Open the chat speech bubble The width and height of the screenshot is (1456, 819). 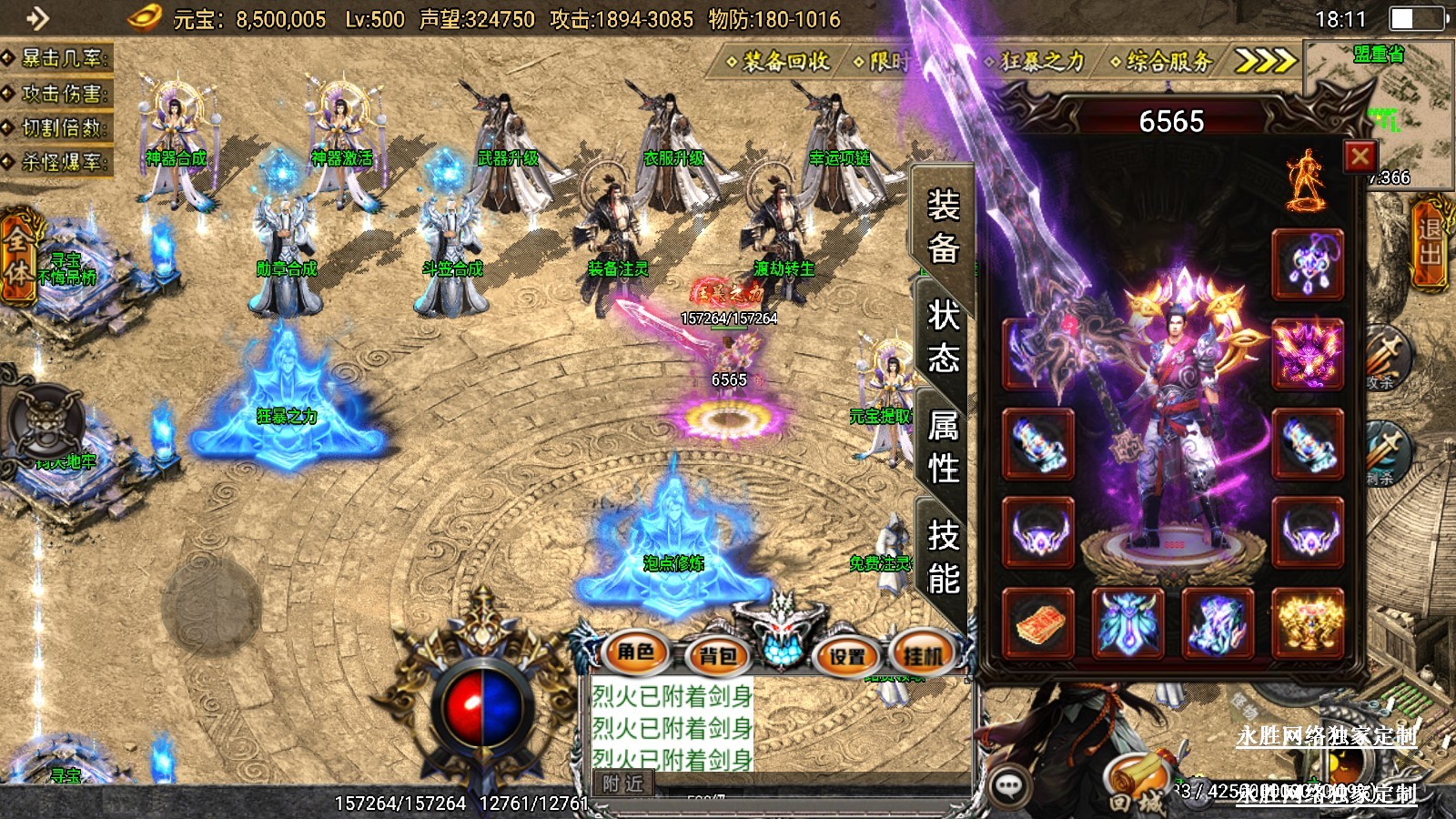pos(1009,785)
